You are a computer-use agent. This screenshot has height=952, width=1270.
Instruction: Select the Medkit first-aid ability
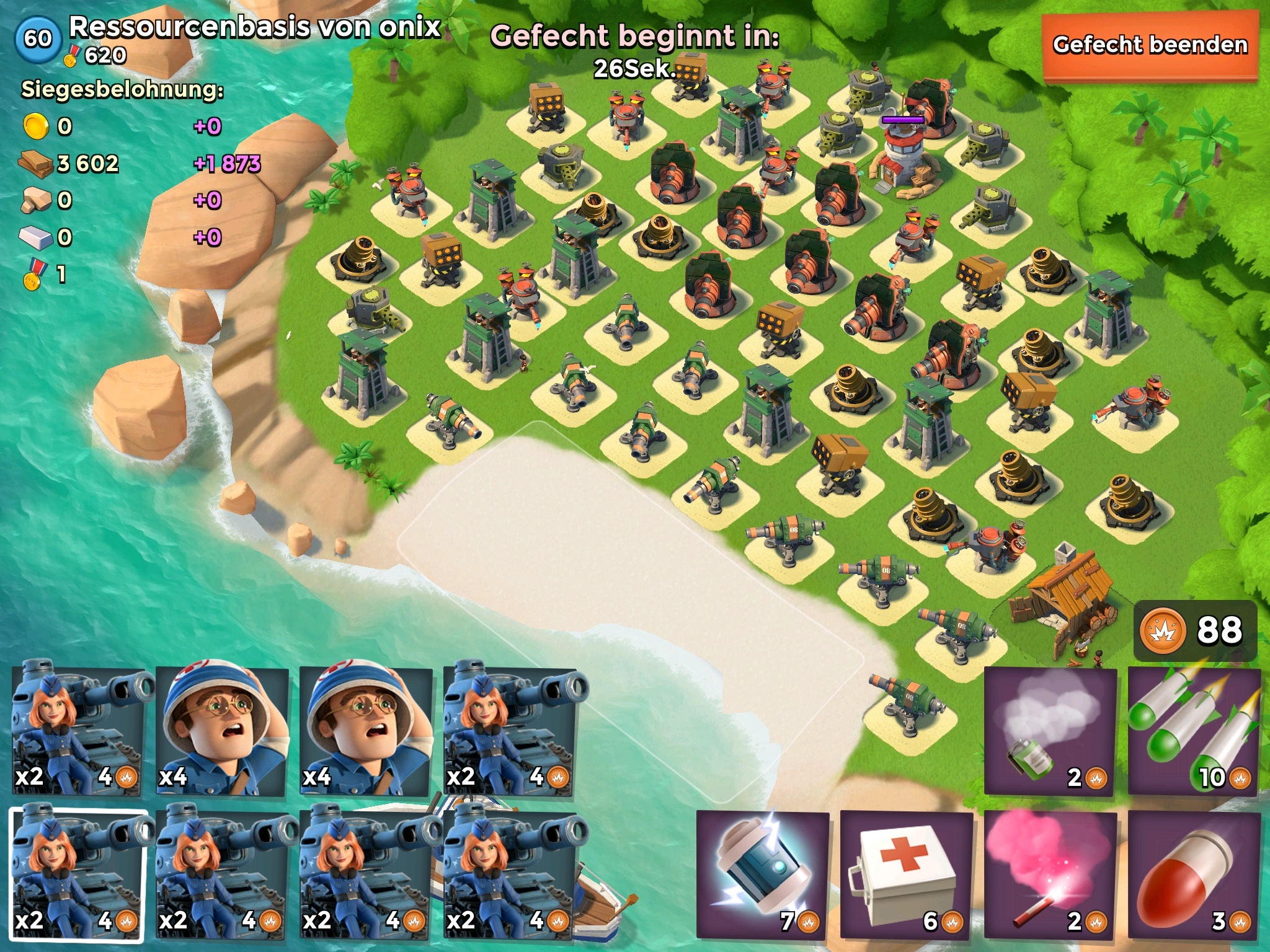point(906,874)
